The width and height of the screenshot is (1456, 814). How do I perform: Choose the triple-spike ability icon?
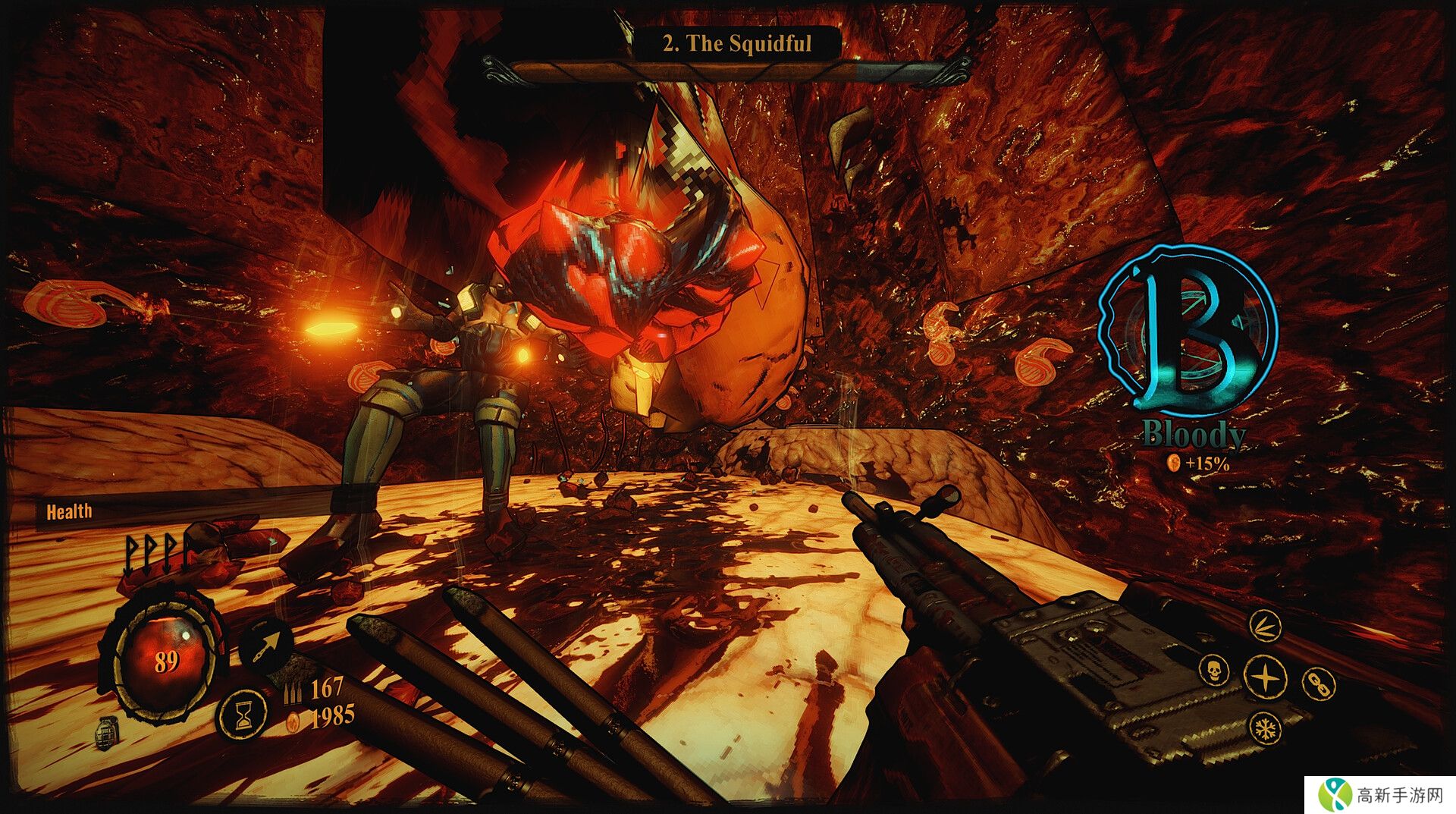[x=1265, y=626]
